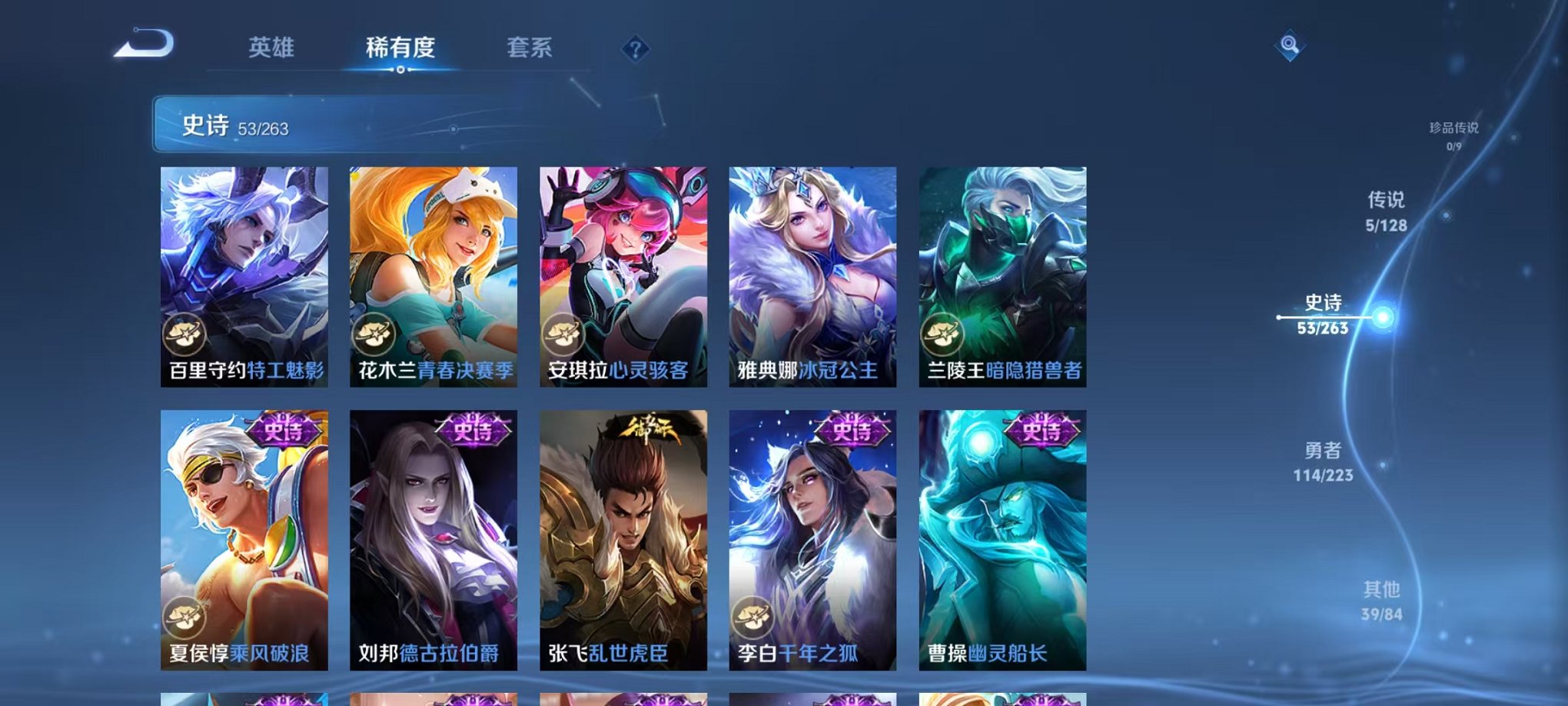The height and width of the screenshot is (706, 1568).
Task: Switch to the 套系 tab
Action: (530, 46)
